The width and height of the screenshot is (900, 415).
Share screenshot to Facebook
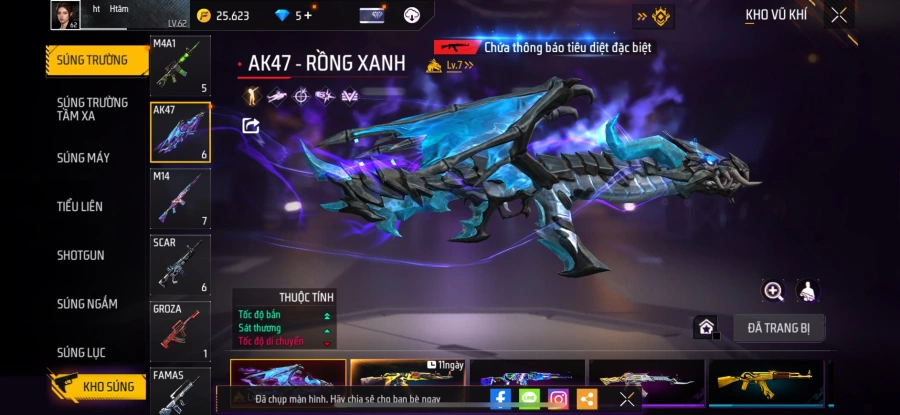pyautogui.click(x=500, y=398)
